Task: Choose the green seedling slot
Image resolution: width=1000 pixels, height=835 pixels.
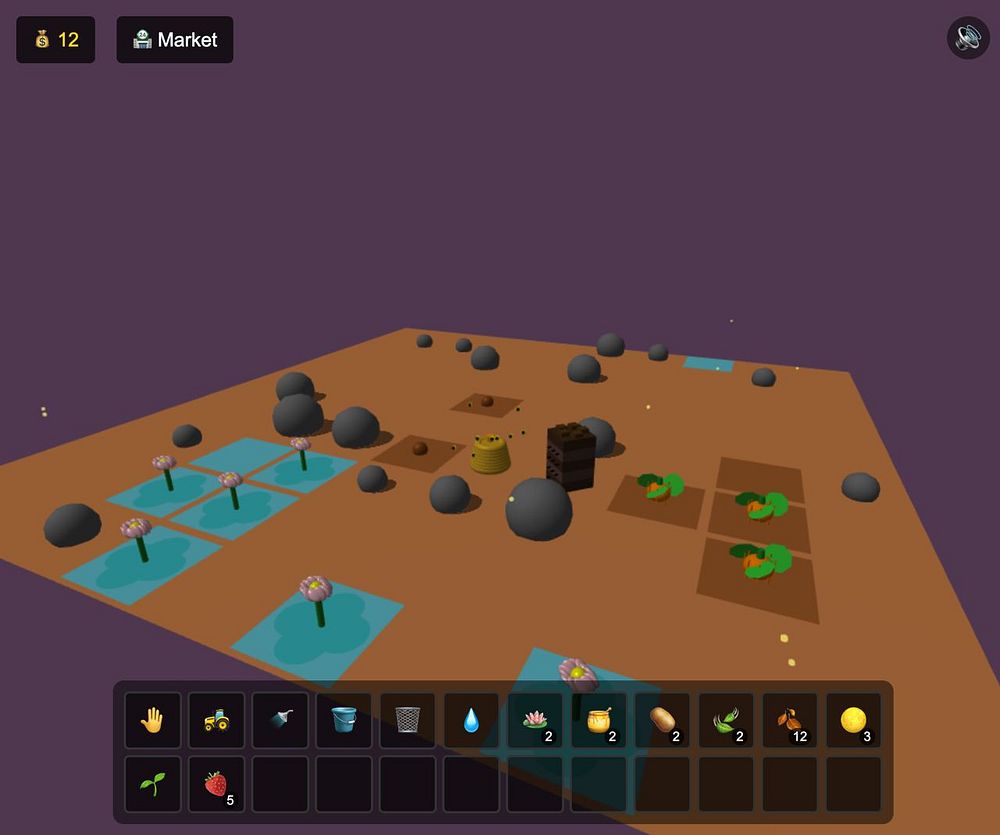Action: click(153, 784)
